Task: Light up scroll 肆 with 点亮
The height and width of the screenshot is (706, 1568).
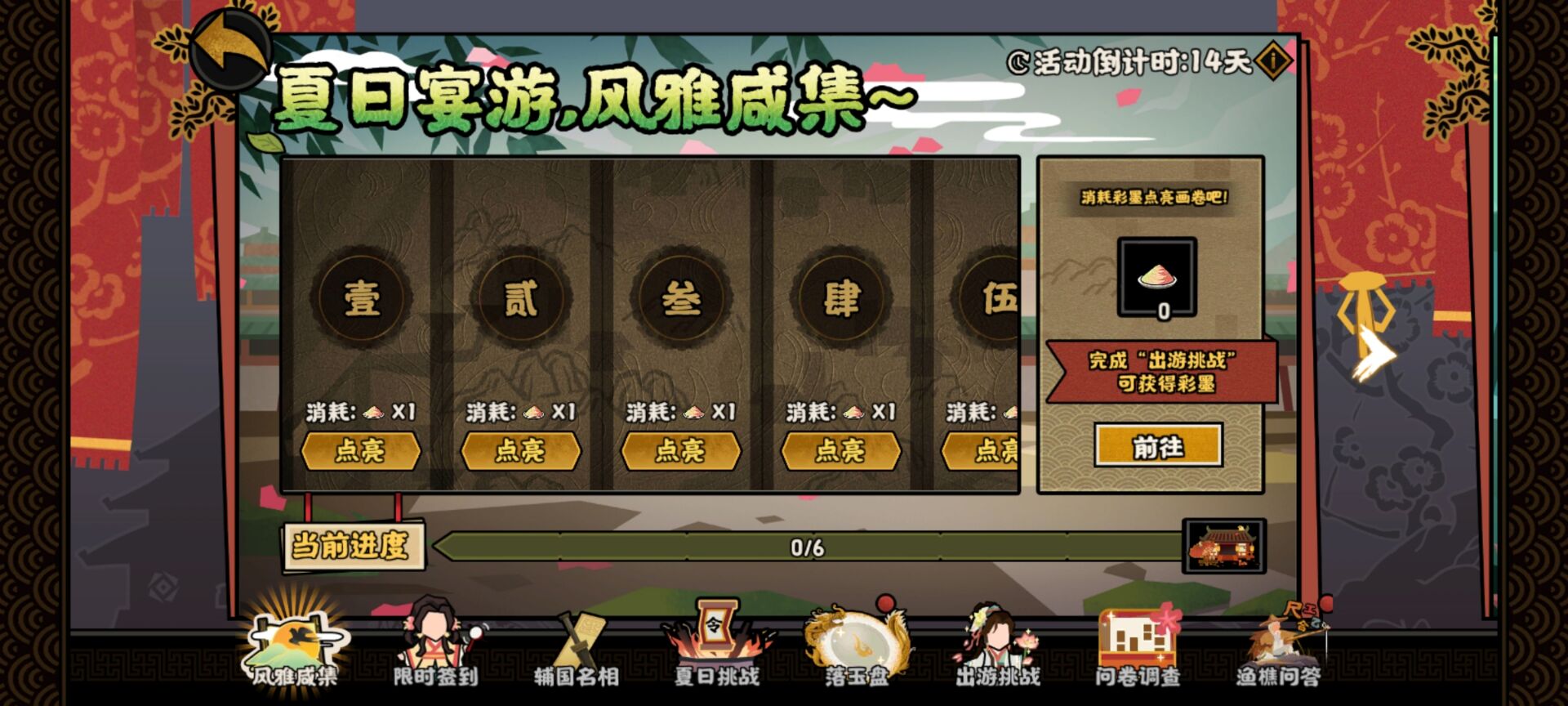Action: pyautogui.click(x=837, y=450)
